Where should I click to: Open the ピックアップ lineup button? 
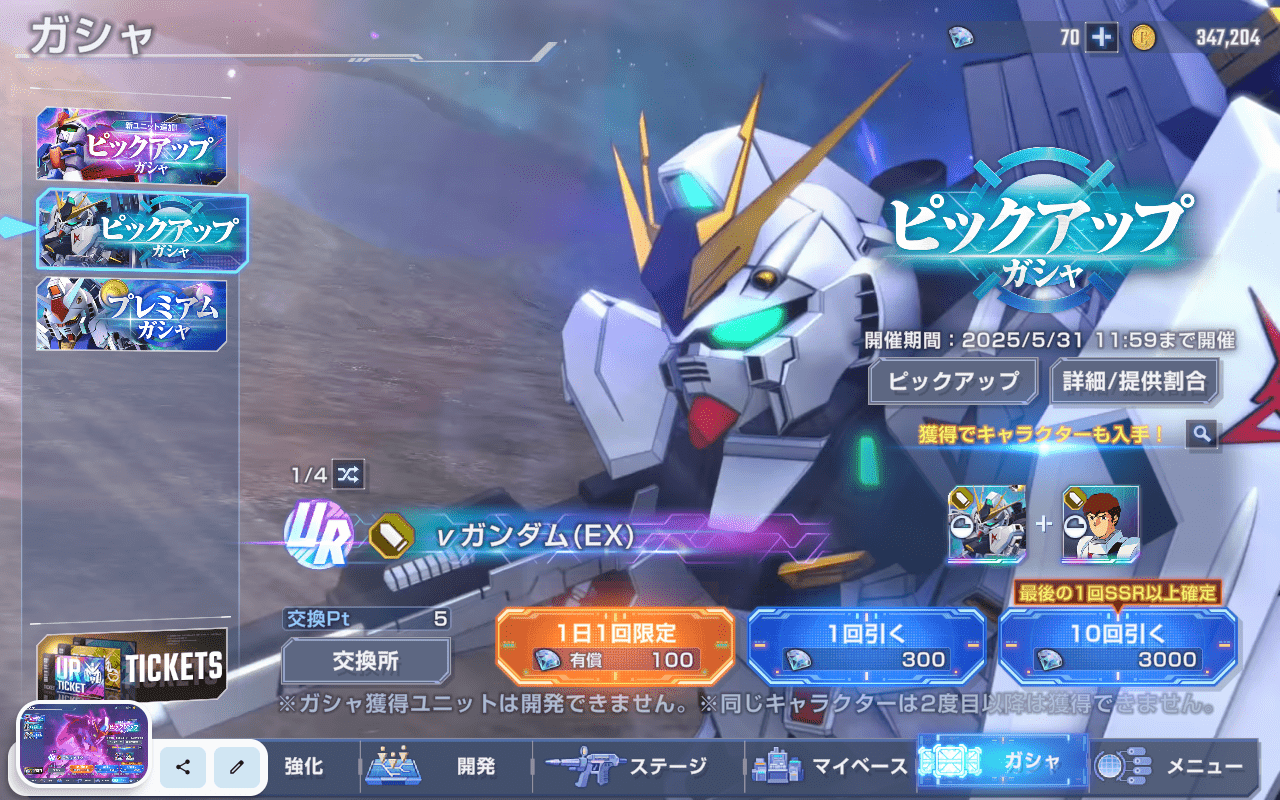[x=954, y=381]
